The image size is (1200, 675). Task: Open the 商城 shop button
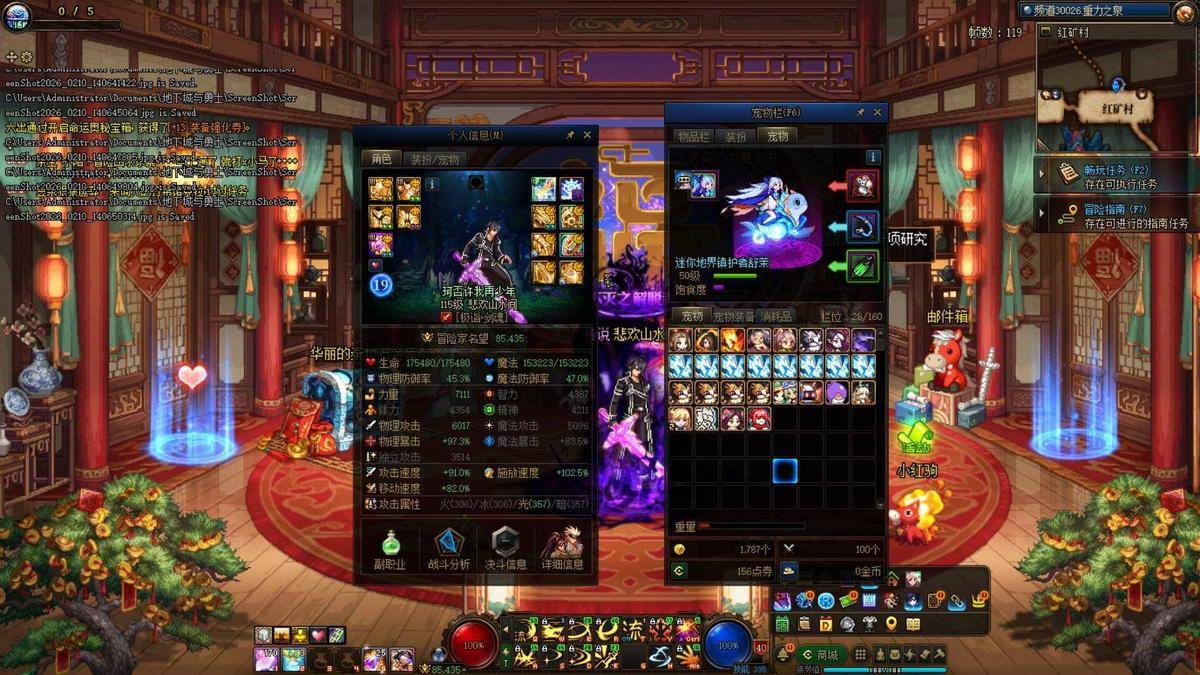[x=820, y=655]
